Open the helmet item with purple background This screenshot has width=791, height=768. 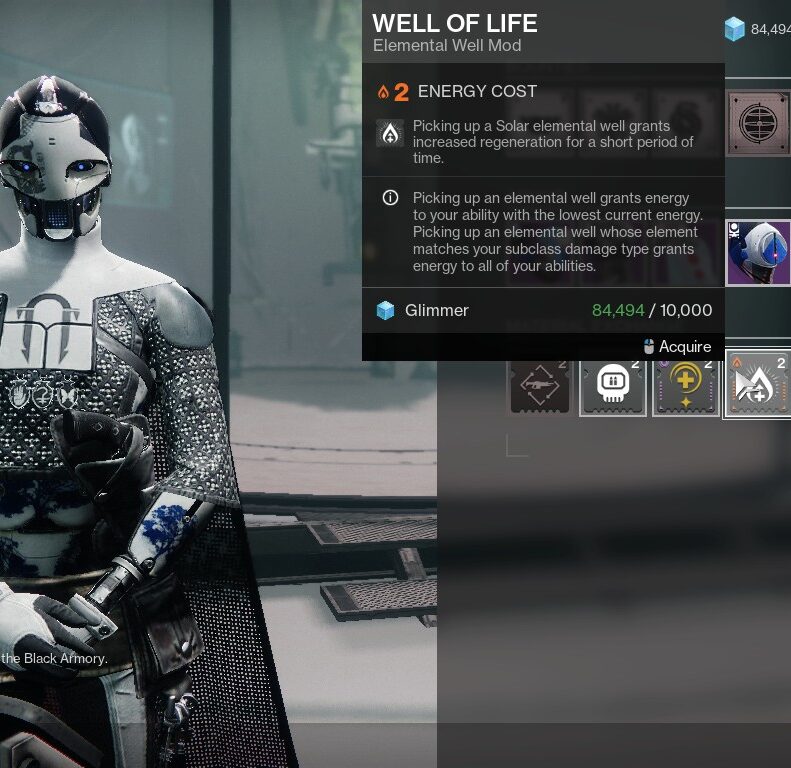pos(758,253)
